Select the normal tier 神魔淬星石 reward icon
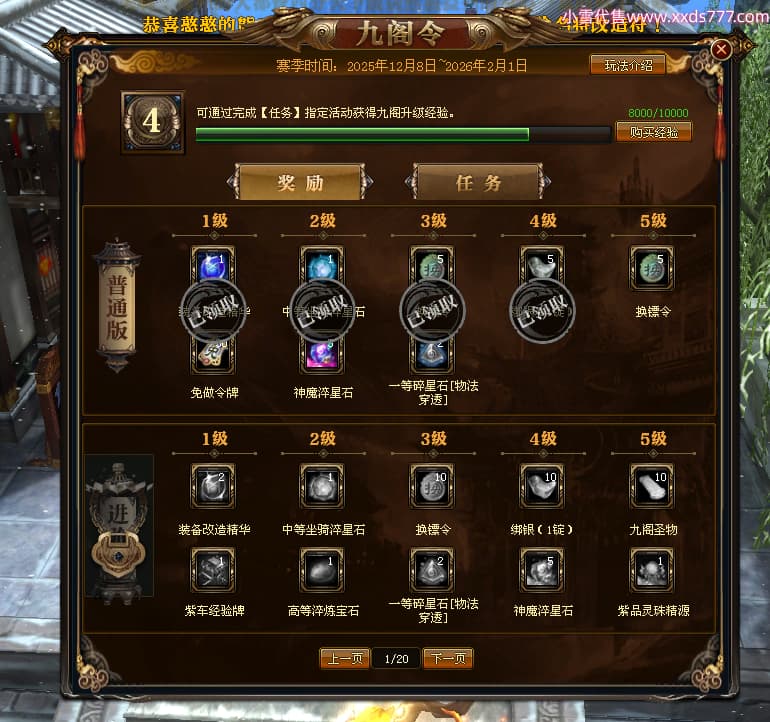 (x=322, y=354)
